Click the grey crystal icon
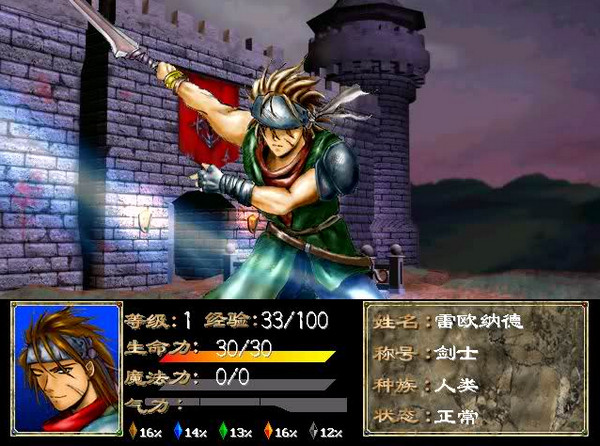Image resolution: width=600 pixels, height=446 pixels. [x=313, y=432]
